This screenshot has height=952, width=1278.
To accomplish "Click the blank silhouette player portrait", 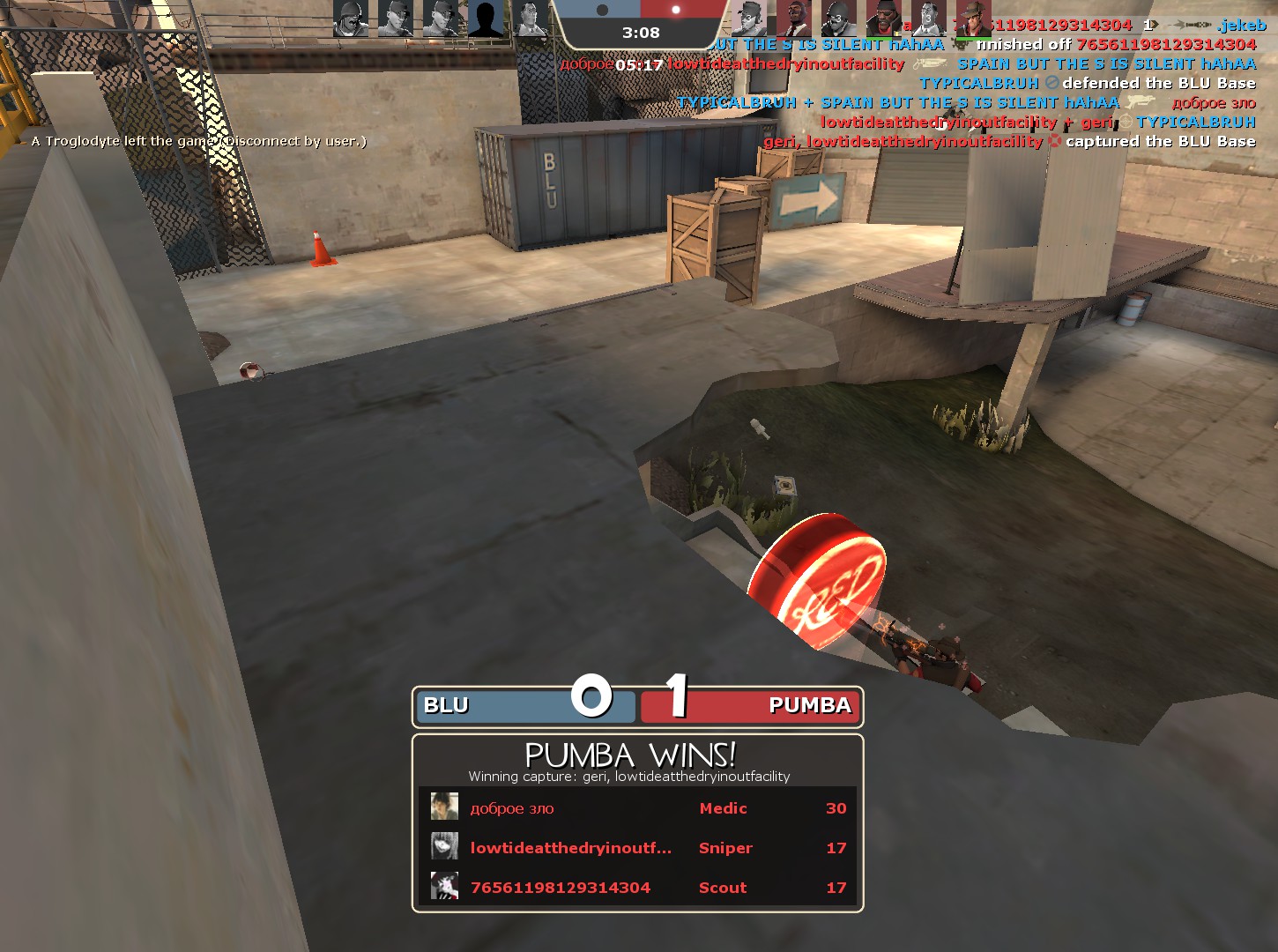I will (x=485, y=19).
